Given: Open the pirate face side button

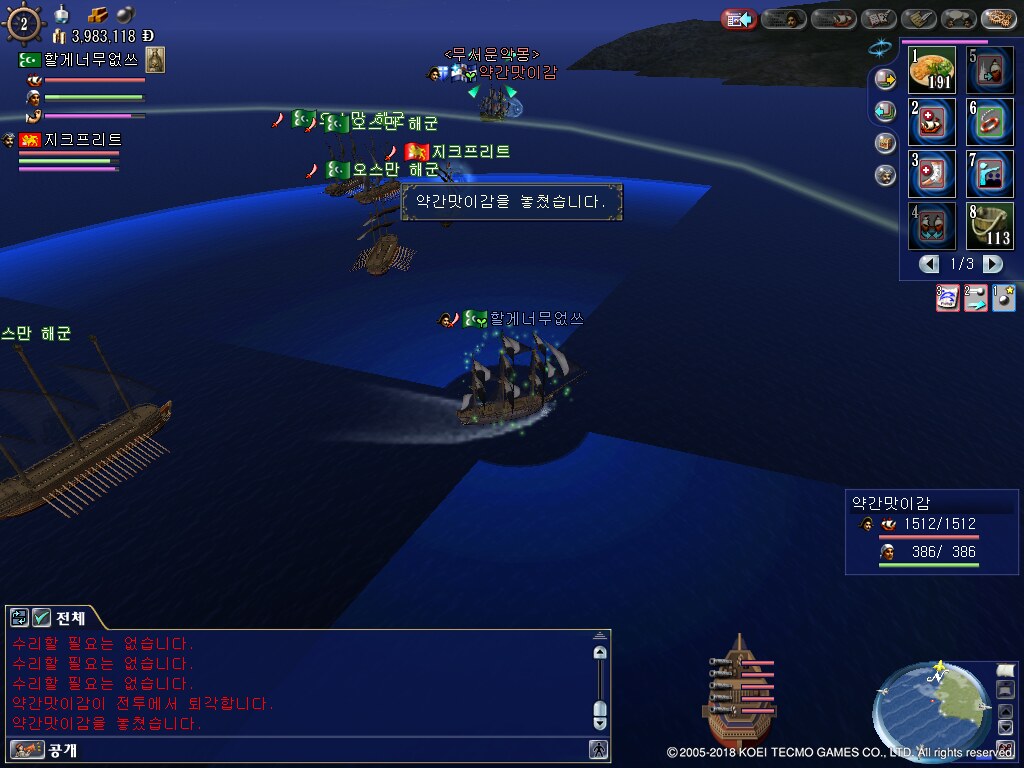Looking at the screenshot, I should (x=885, y=175).
